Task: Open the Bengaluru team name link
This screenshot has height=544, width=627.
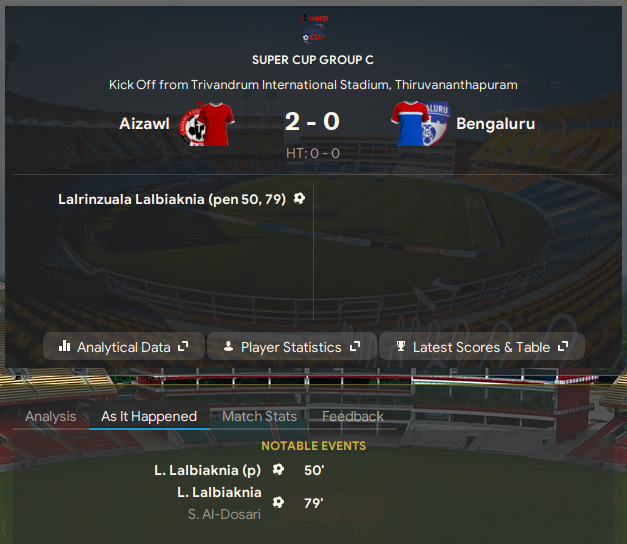Action: point(495,124)
